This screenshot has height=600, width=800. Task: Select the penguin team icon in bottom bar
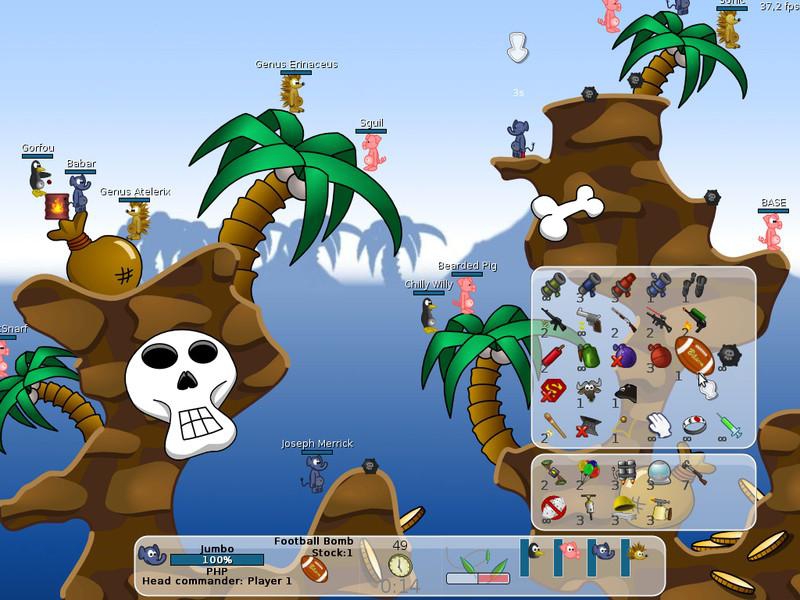point(535,551)
